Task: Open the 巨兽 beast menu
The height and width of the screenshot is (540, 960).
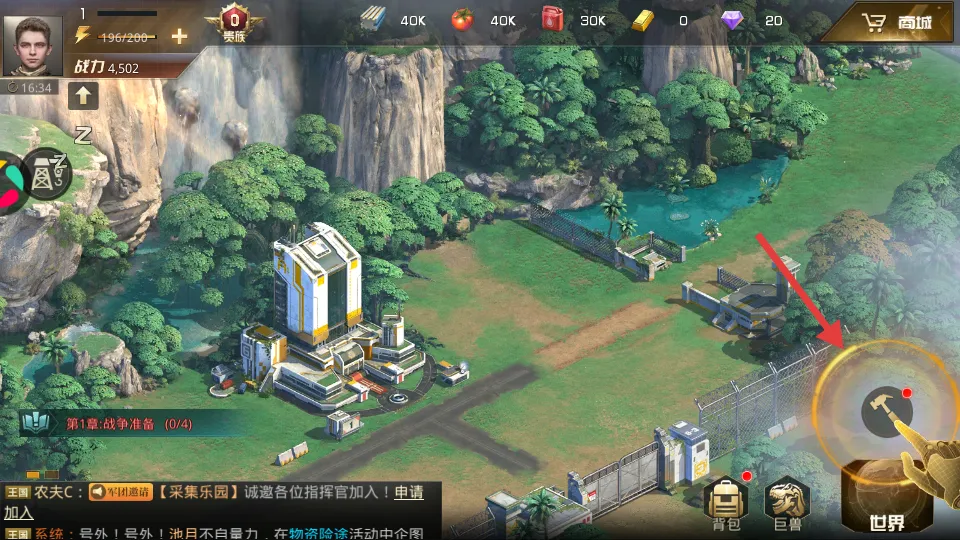Action: click(x=786, y=503)
